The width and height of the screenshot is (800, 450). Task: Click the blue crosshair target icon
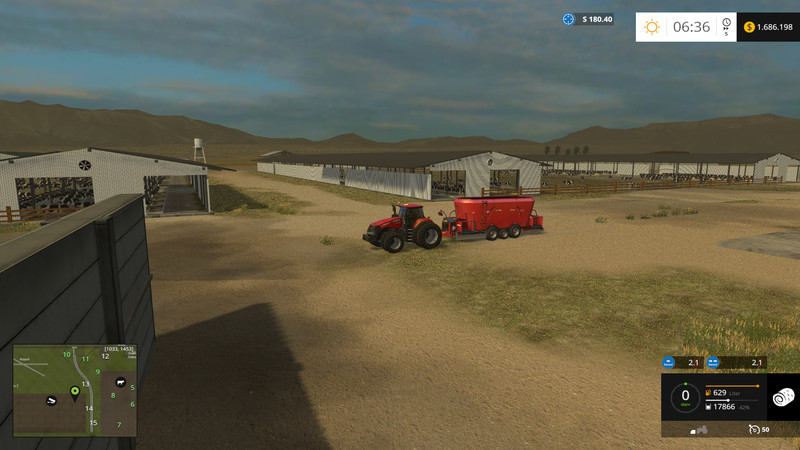(569, 19)
